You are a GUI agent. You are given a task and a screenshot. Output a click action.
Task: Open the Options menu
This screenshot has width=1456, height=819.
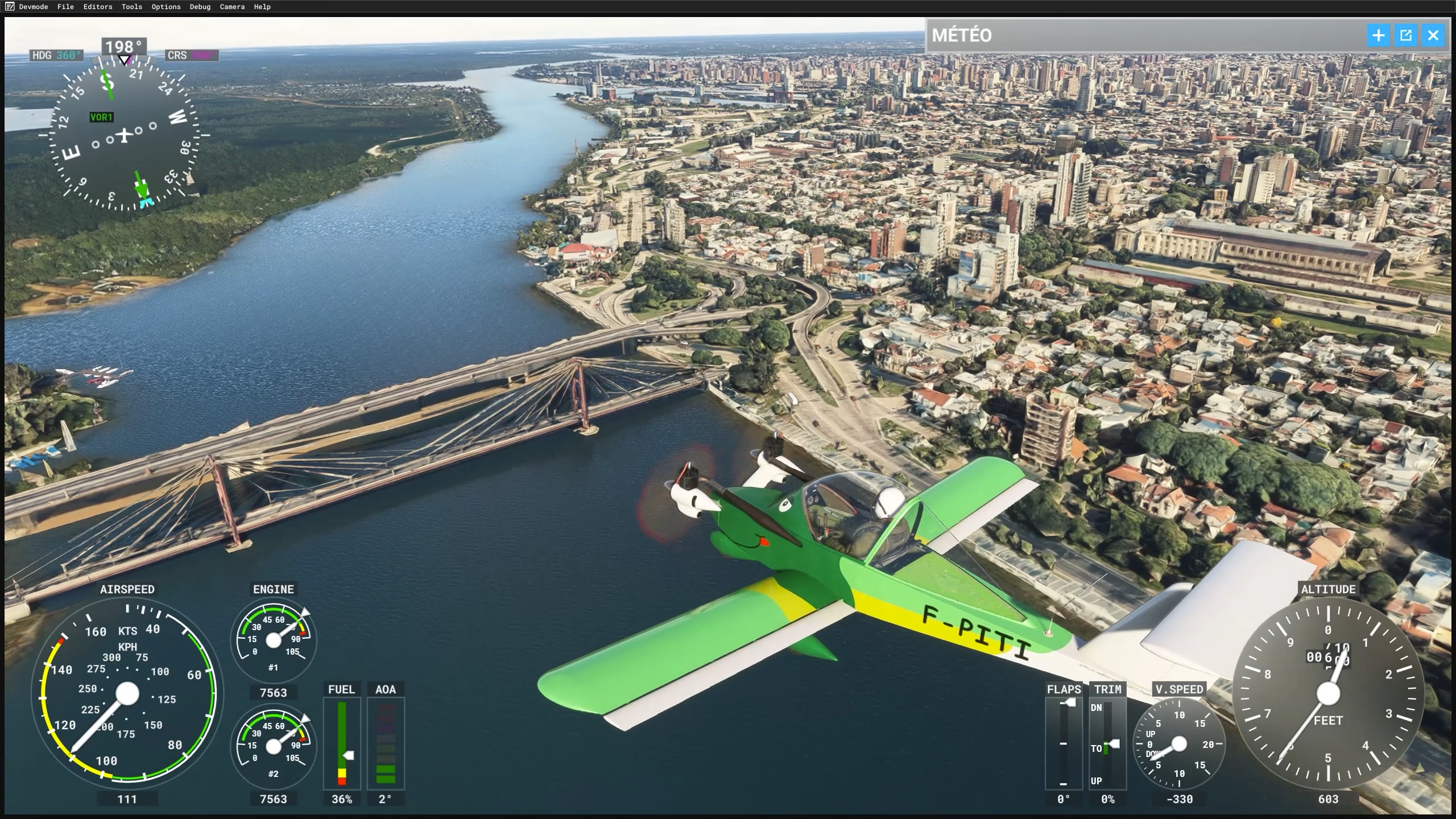click(166, 7)
